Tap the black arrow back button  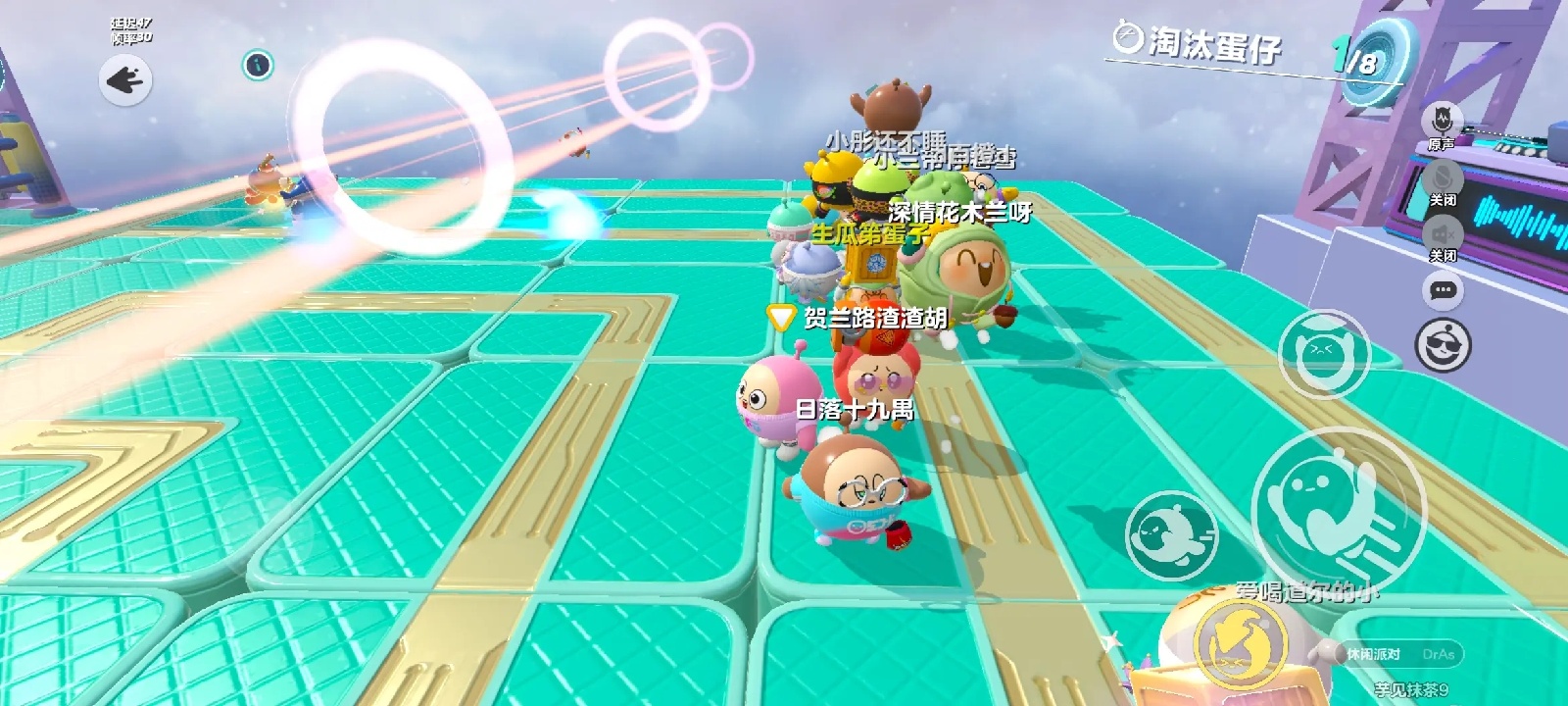click(x=125, y=79)
